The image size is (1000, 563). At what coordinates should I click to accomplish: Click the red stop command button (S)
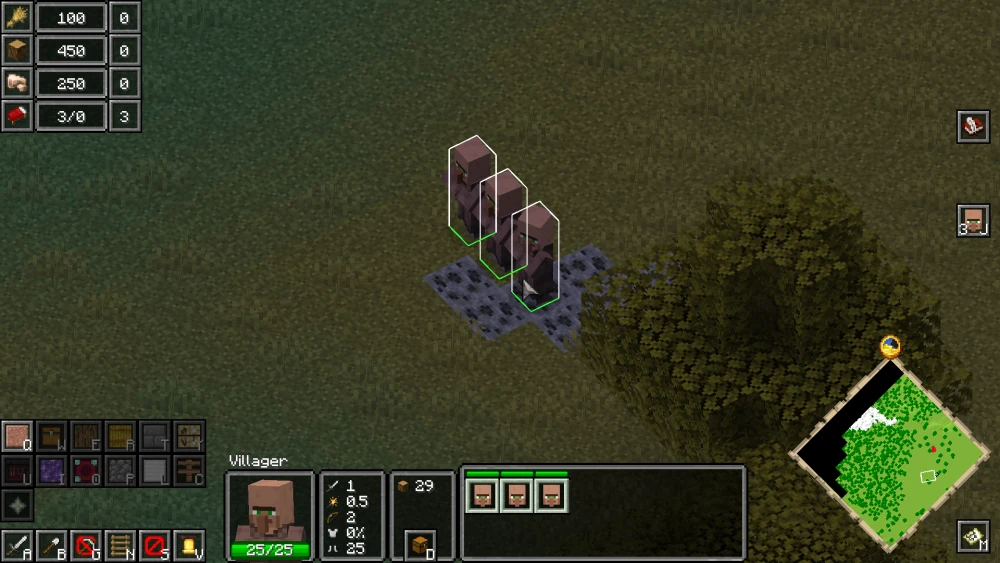point(154,546)
